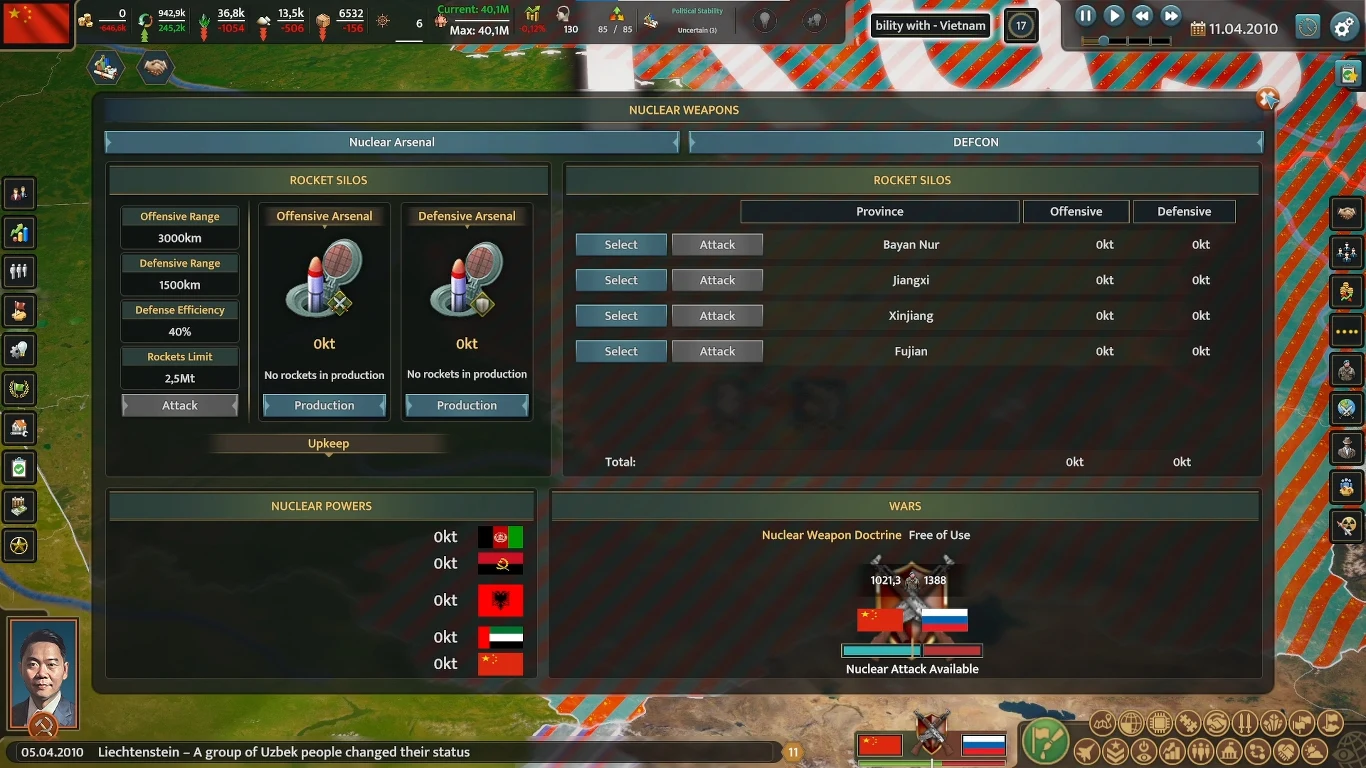Expand the Upkeep section
Image resolution: width=1366 pixels, height=768 pixels.
click(x=328, y=443)
